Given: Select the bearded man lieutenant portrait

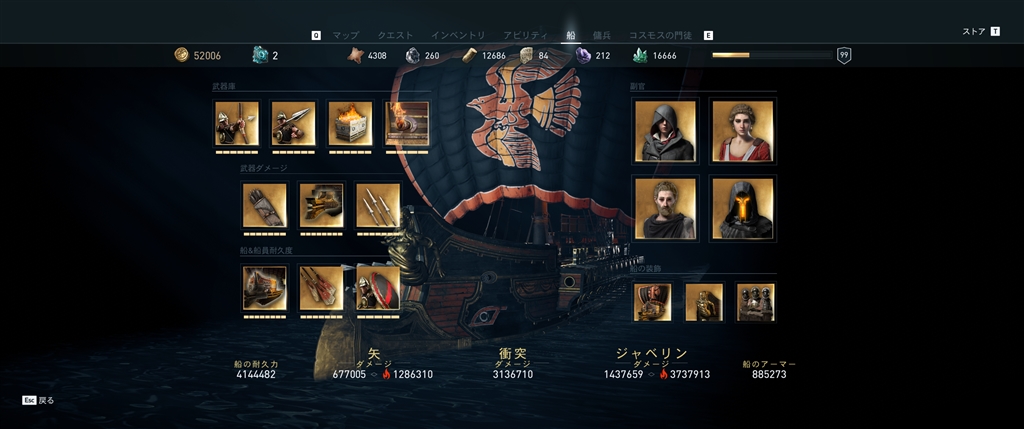Looking at the screenshot, I should (664, 208).
